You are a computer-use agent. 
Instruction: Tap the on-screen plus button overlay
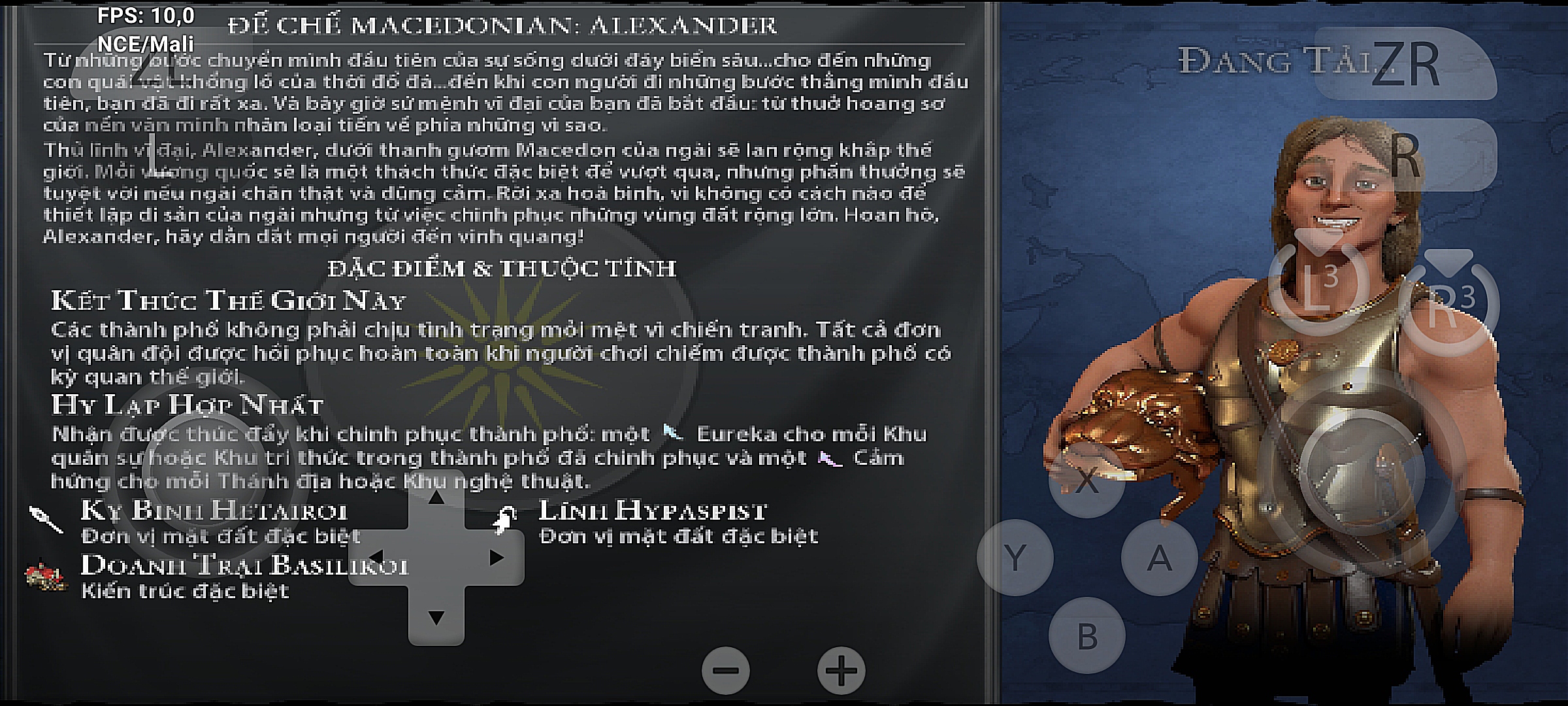[841, 670]
